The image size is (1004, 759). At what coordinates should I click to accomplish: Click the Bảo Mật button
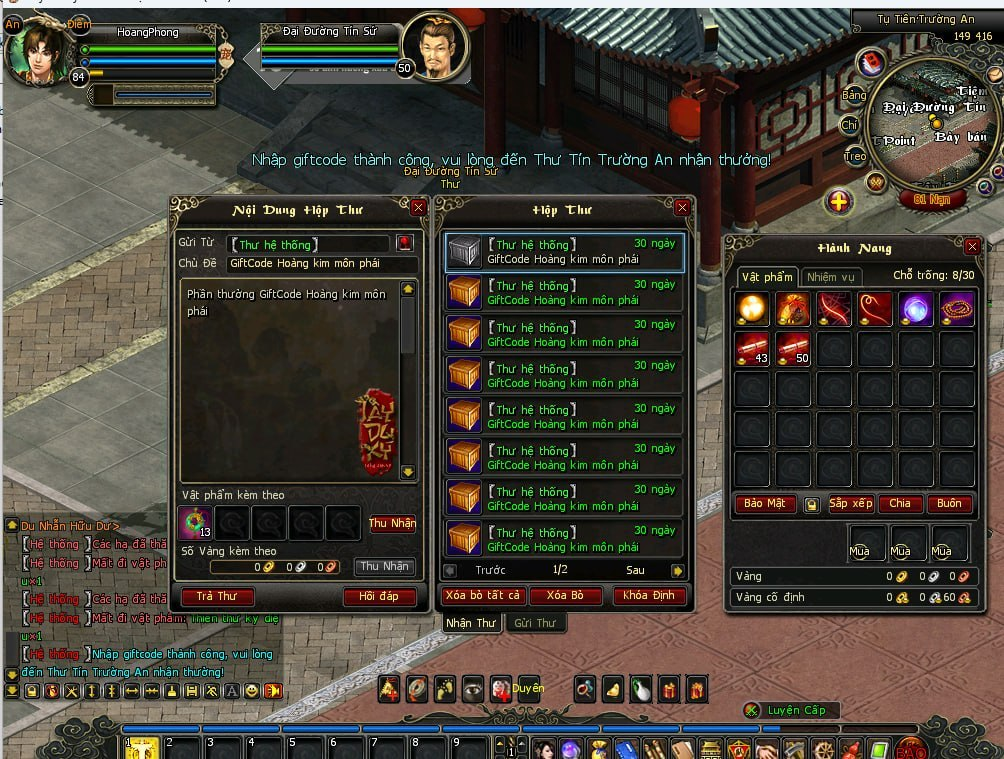click(x=765, y=504)
